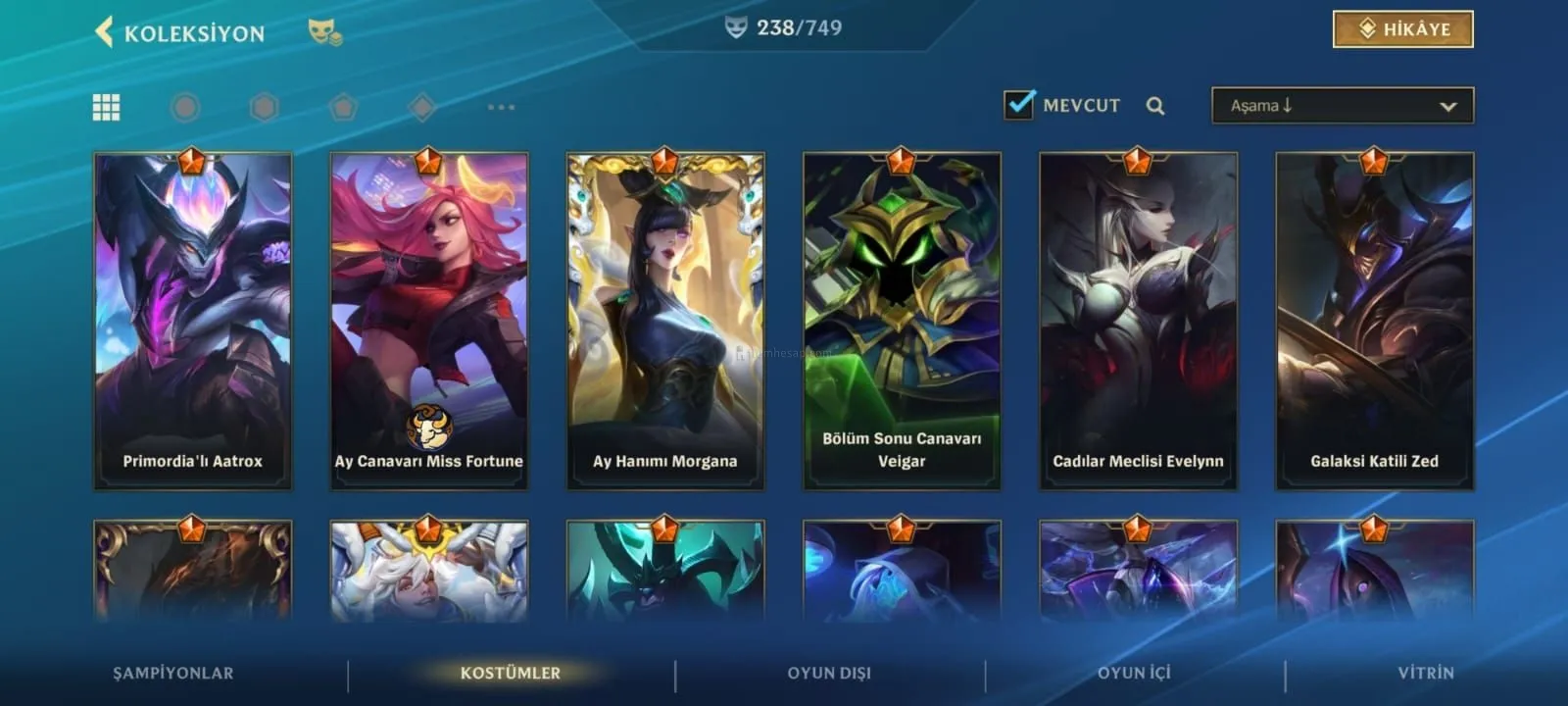Open the three-dots more filters option

pos(501,107)
